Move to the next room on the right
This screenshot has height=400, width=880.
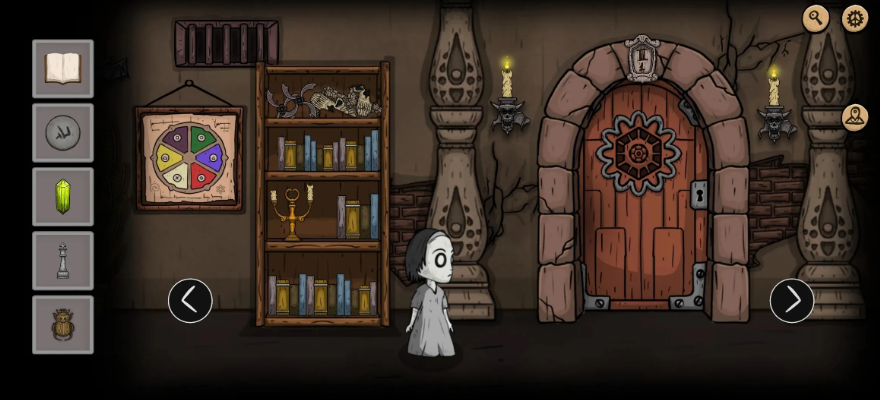coord(792,300)
